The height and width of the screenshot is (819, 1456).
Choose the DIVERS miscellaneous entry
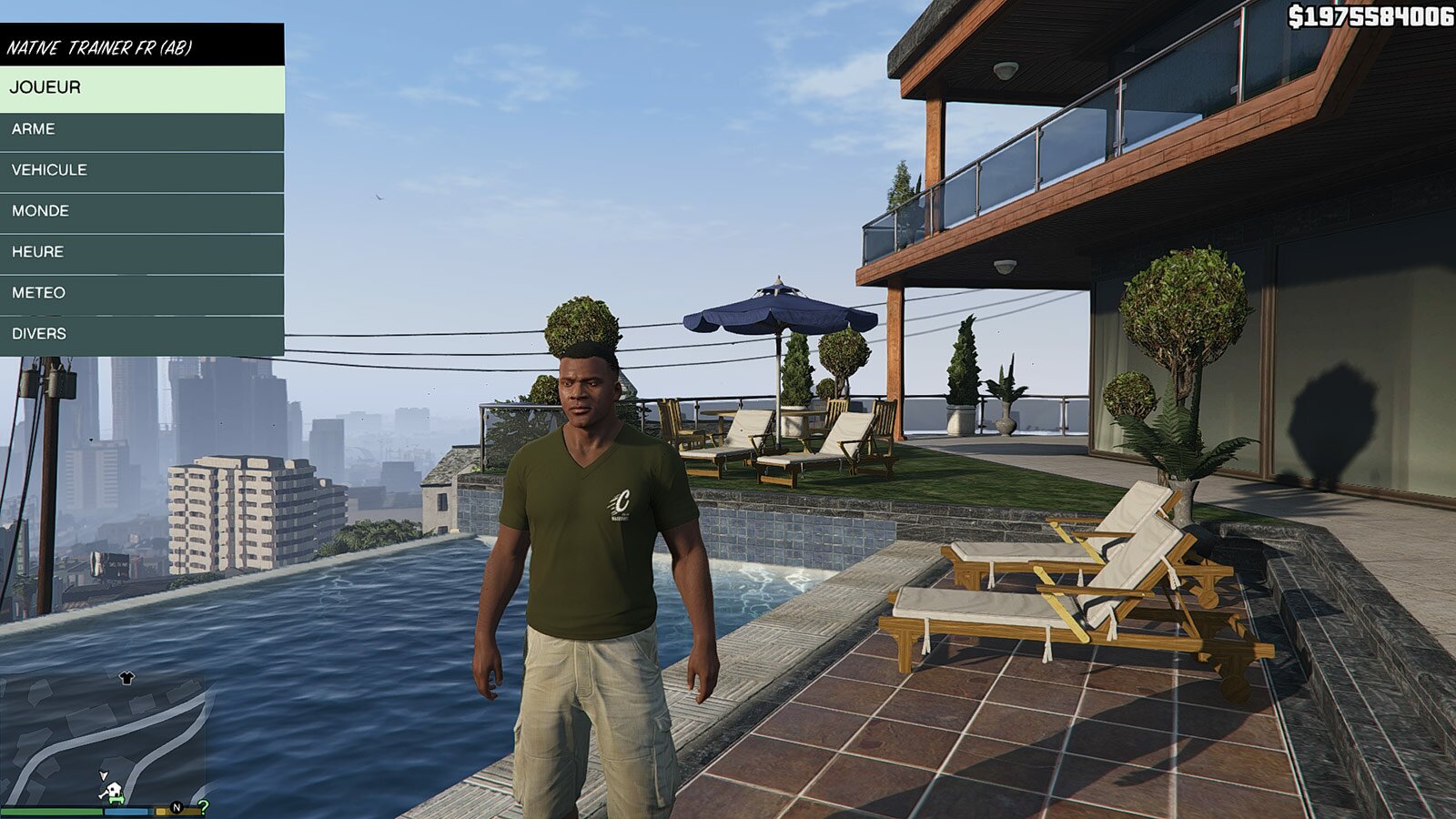point(141,334)
